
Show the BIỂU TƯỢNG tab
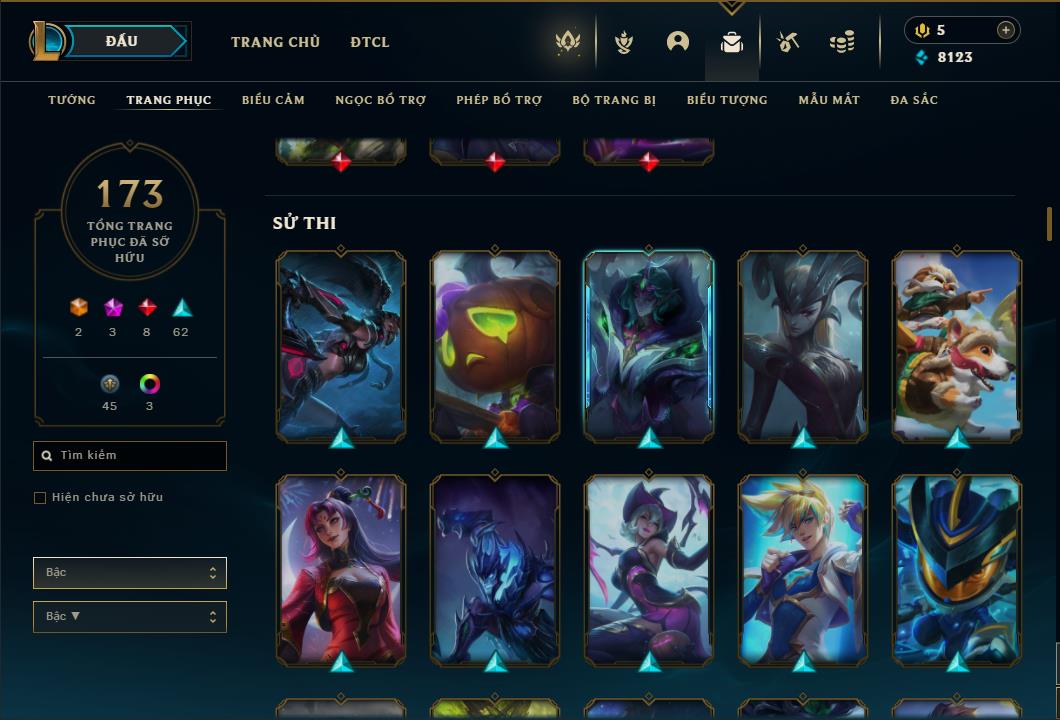pyautogui.click(x=727, y=100)
